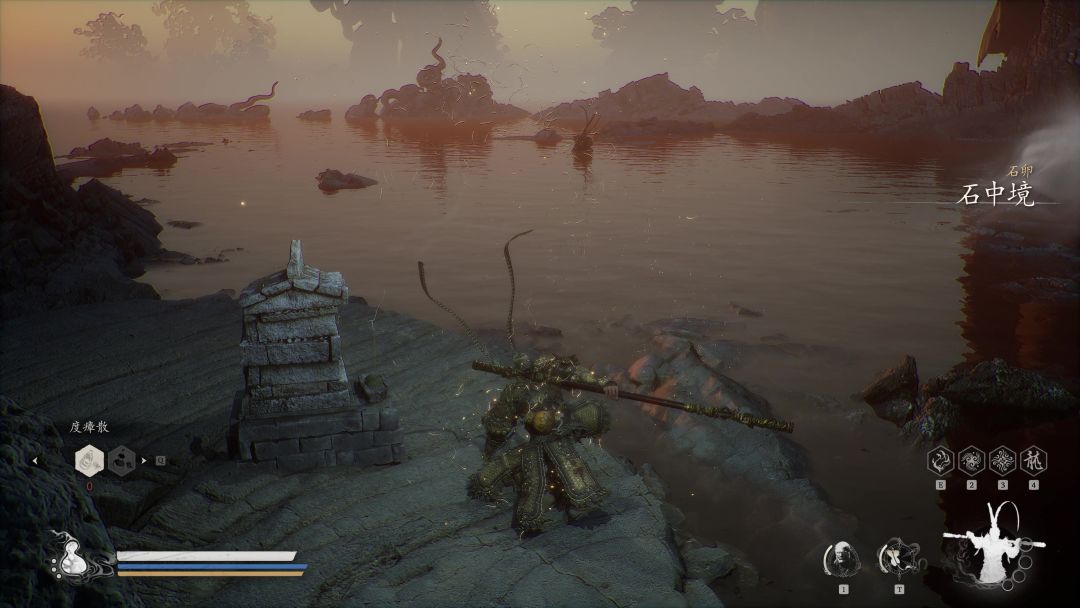Cast the flame swirl spell hexagon

coord(941,460)
